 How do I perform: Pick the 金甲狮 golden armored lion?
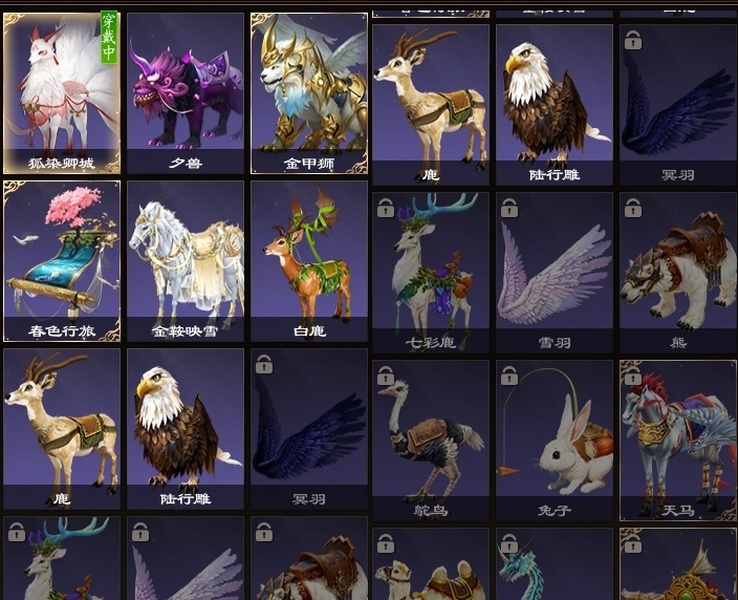[309, 92]
